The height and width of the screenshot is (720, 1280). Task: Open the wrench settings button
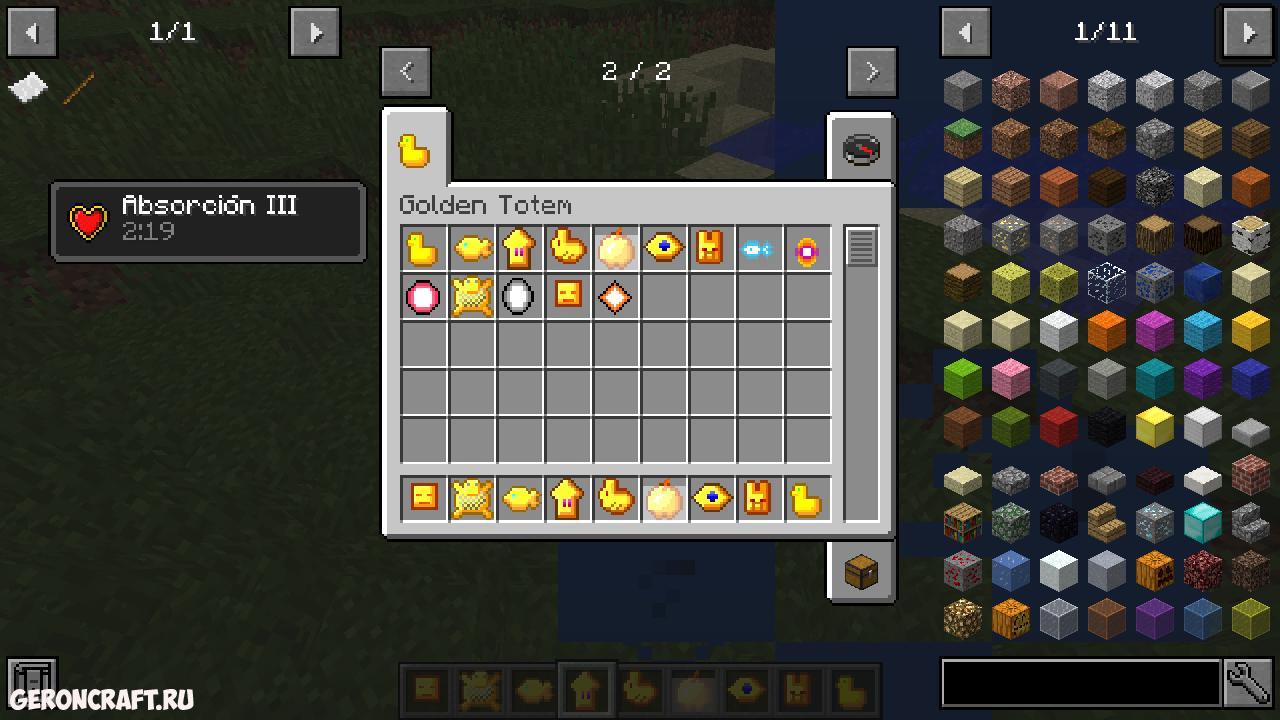coord(1248,683)
